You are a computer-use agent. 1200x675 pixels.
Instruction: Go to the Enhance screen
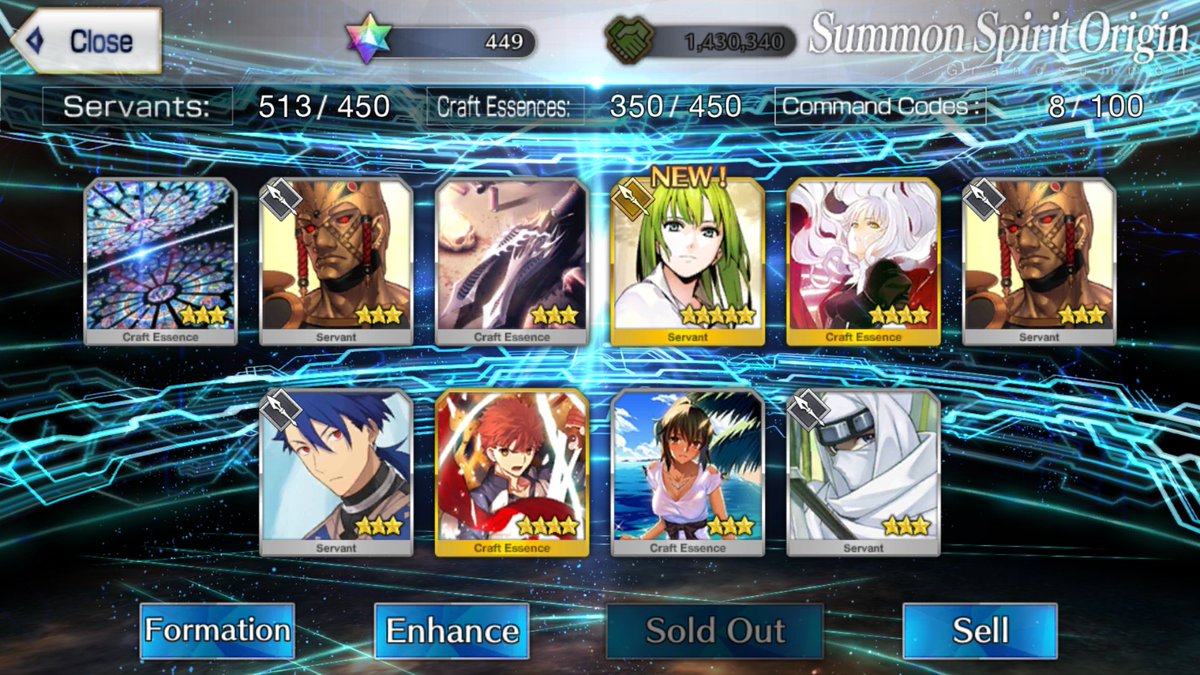point(452,631)
